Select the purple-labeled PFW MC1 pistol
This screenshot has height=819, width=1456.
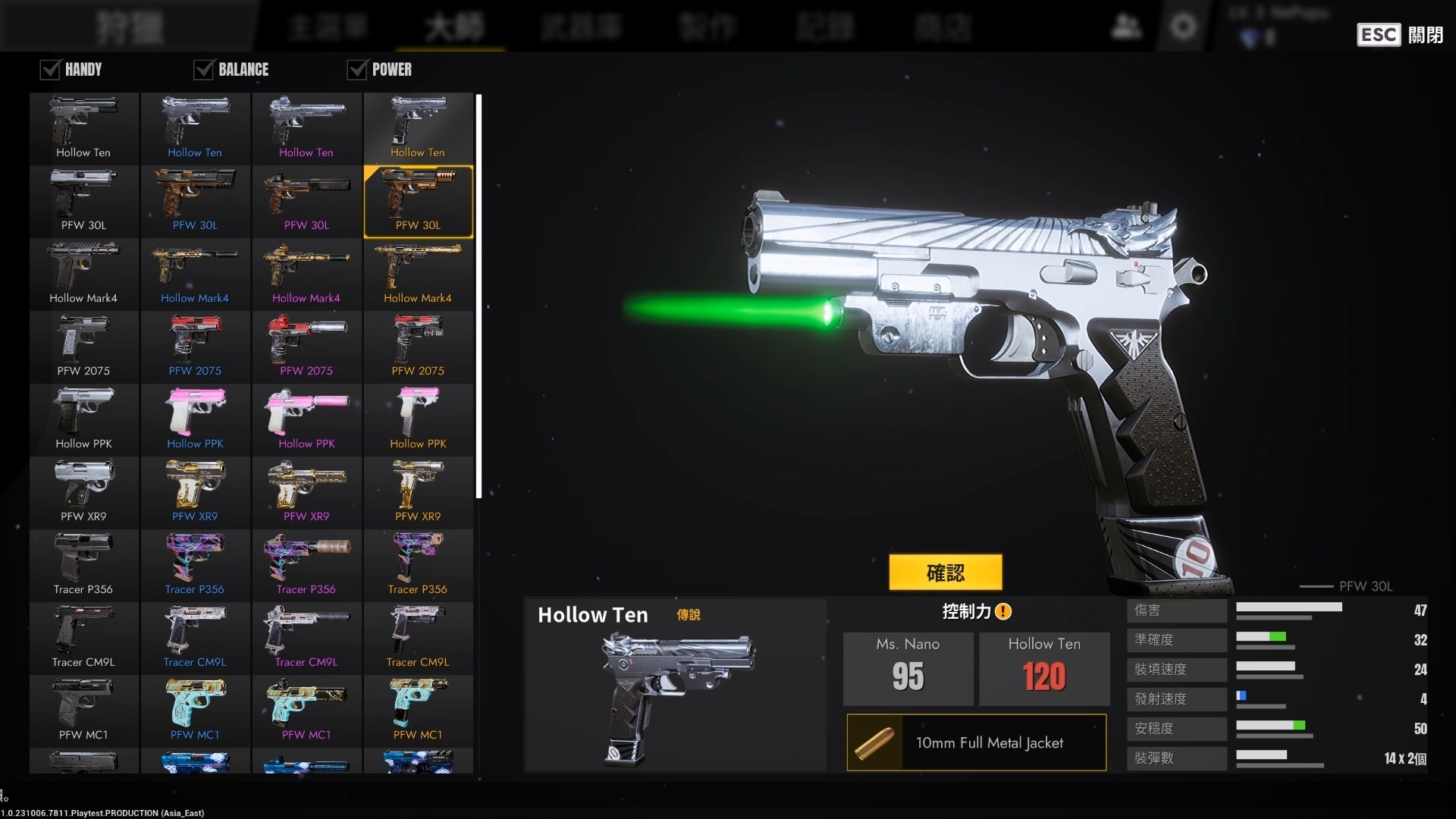point(306,711)
